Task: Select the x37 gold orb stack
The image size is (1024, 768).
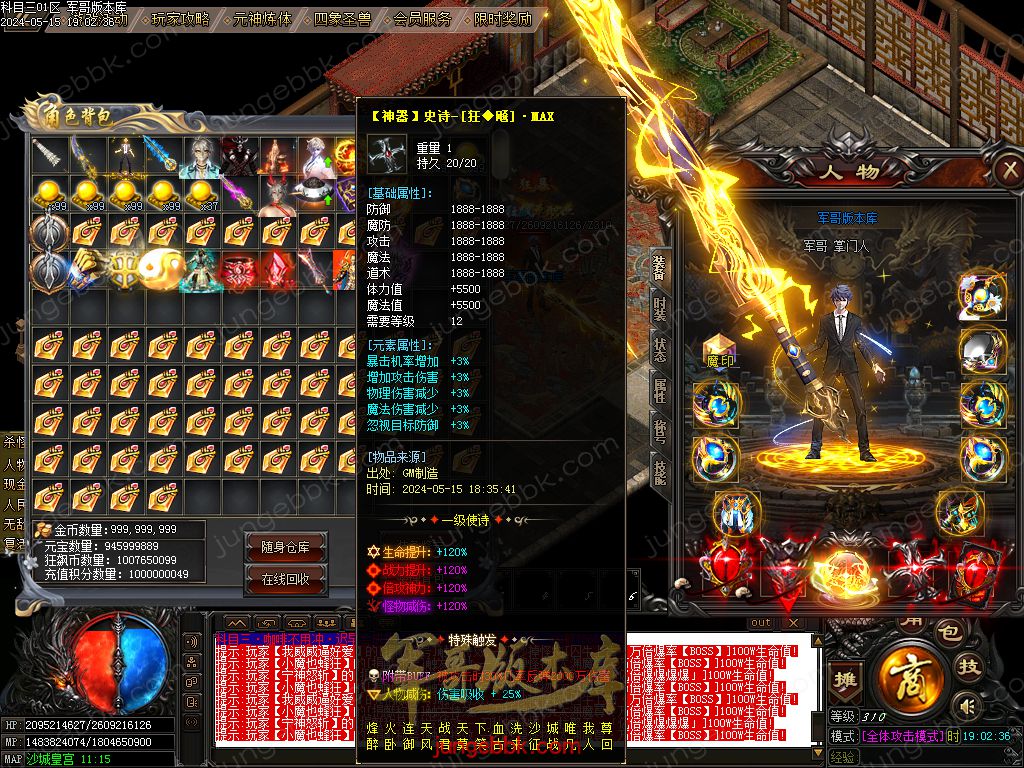Action: [x=200, y=195]
